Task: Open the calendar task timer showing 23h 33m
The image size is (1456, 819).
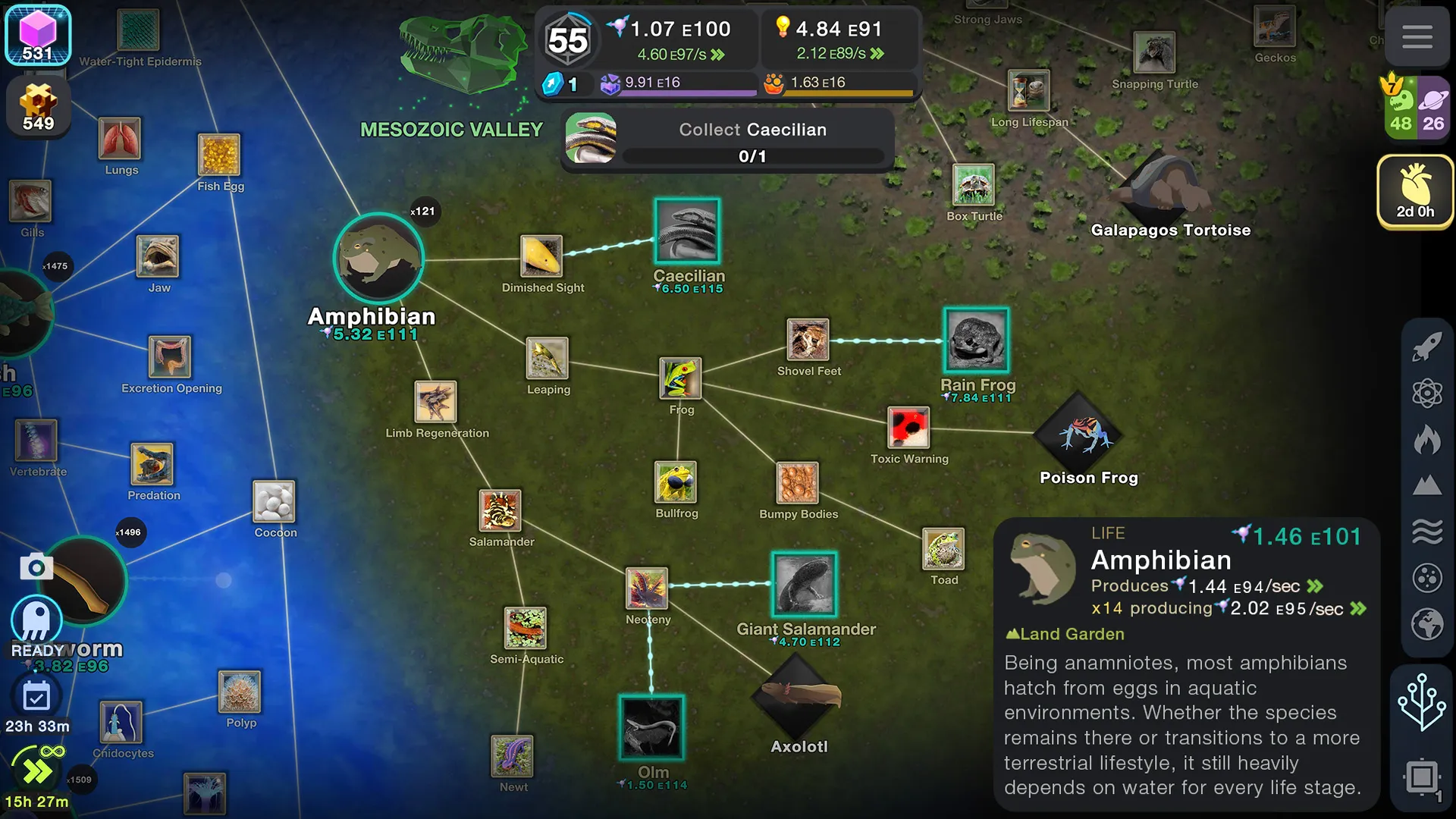Action: point(36,695)
